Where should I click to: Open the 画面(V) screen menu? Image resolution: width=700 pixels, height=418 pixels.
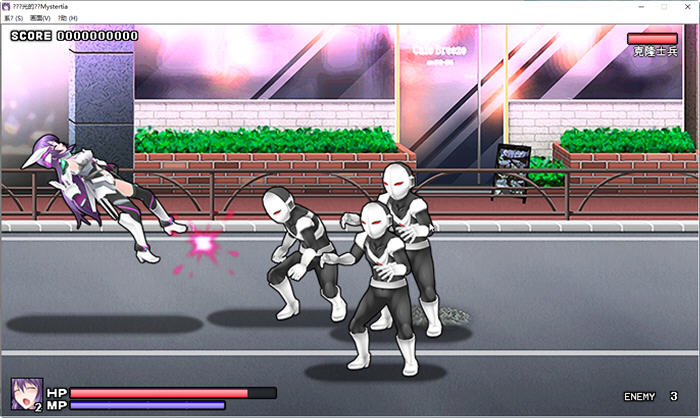[40, 18]
